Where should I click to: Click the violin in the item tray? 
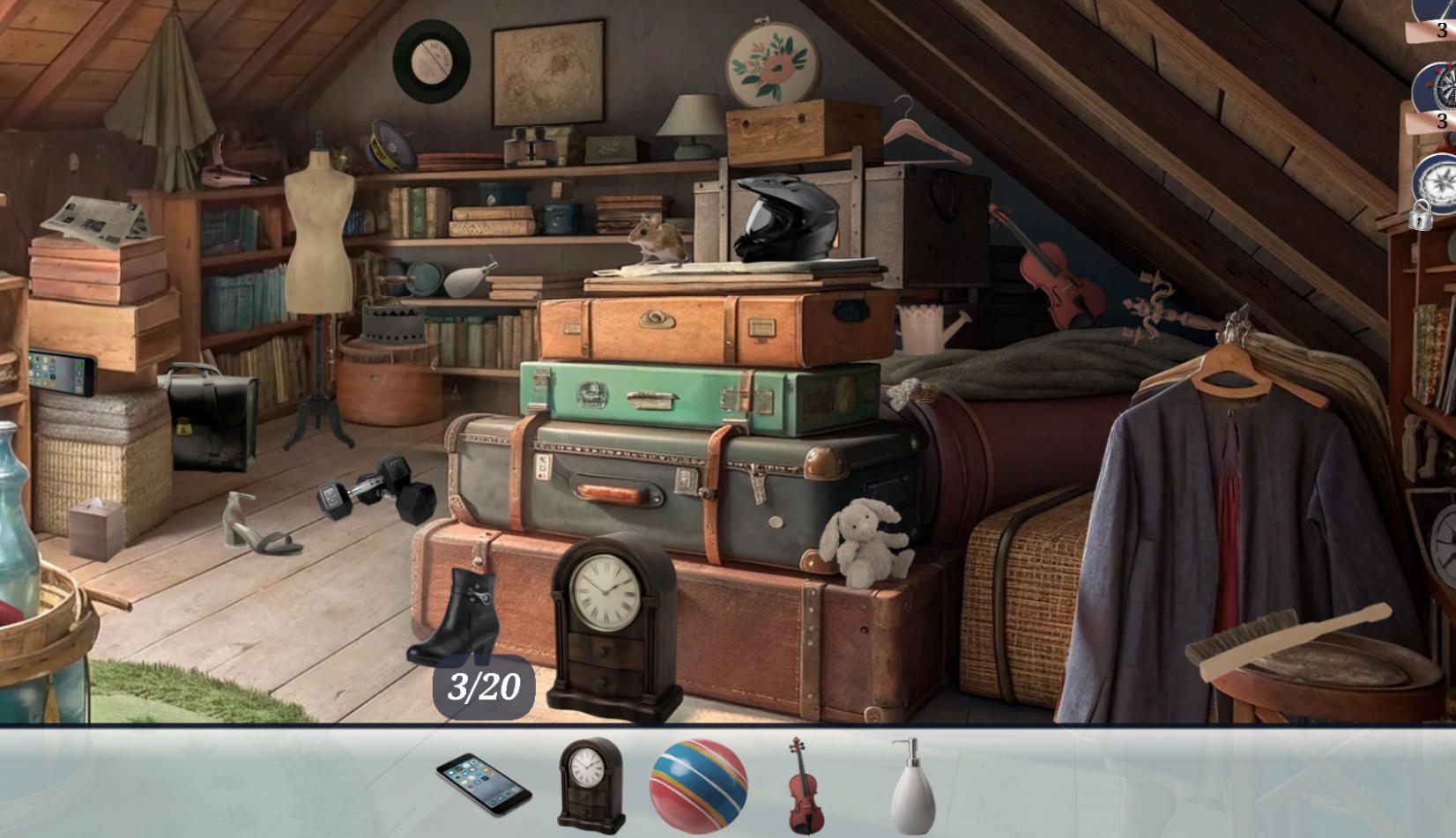(806, 790)
